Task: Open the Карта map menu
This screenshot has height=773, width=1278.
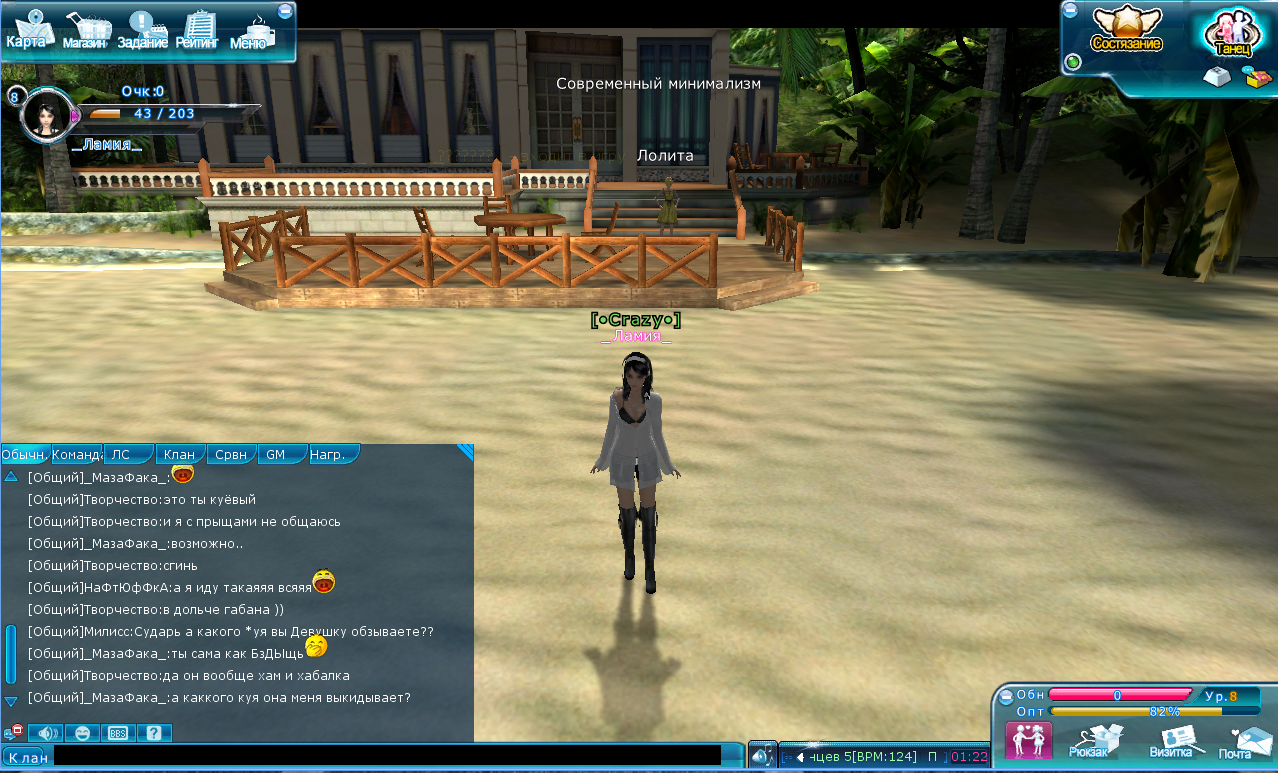Action: click(x=27, y=30)
